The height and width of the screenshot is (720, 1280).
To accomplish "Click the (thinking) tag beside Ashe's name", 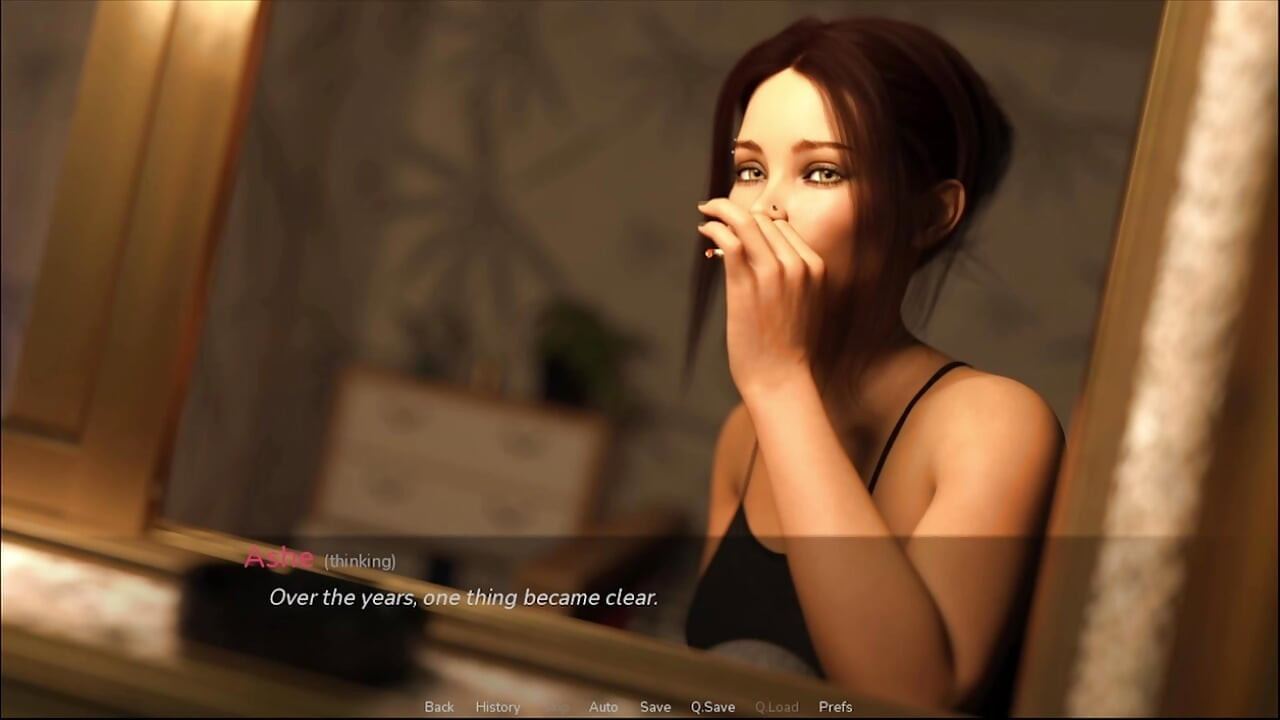I will (x=359, y=562).
